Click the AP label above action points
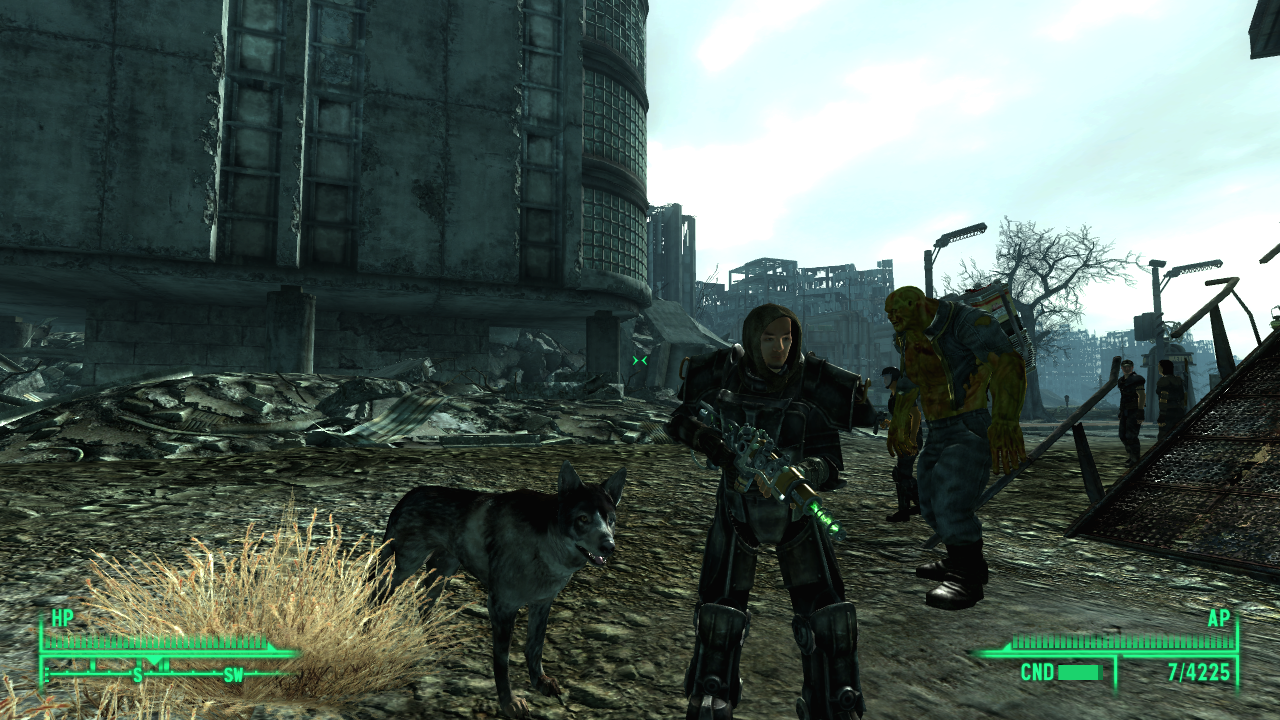Screen dimensions: 1280x720 point(1219,618)
